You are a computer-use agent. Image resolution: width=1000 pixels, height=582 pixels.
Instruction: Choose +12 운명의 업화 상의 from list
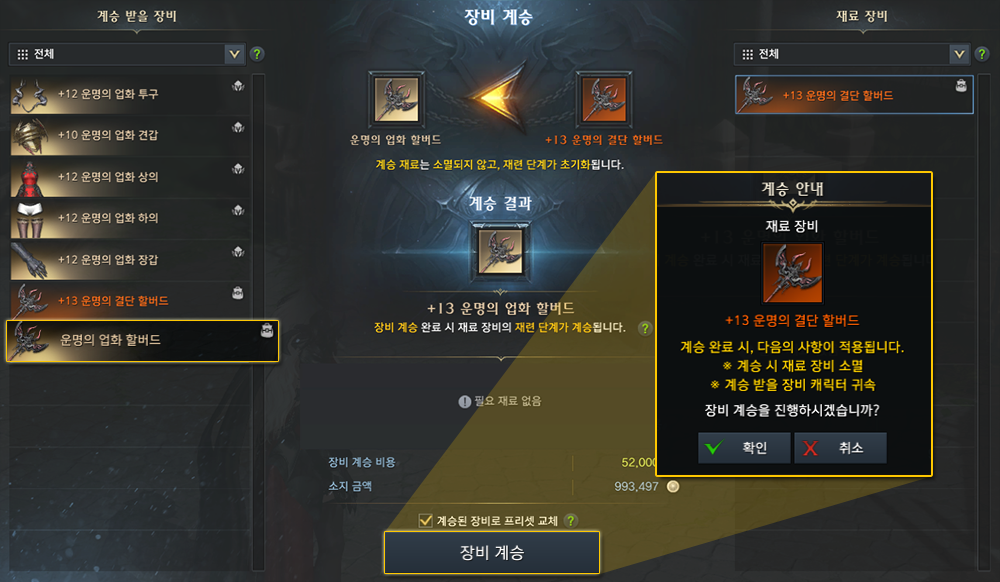(x=130, y=177)
